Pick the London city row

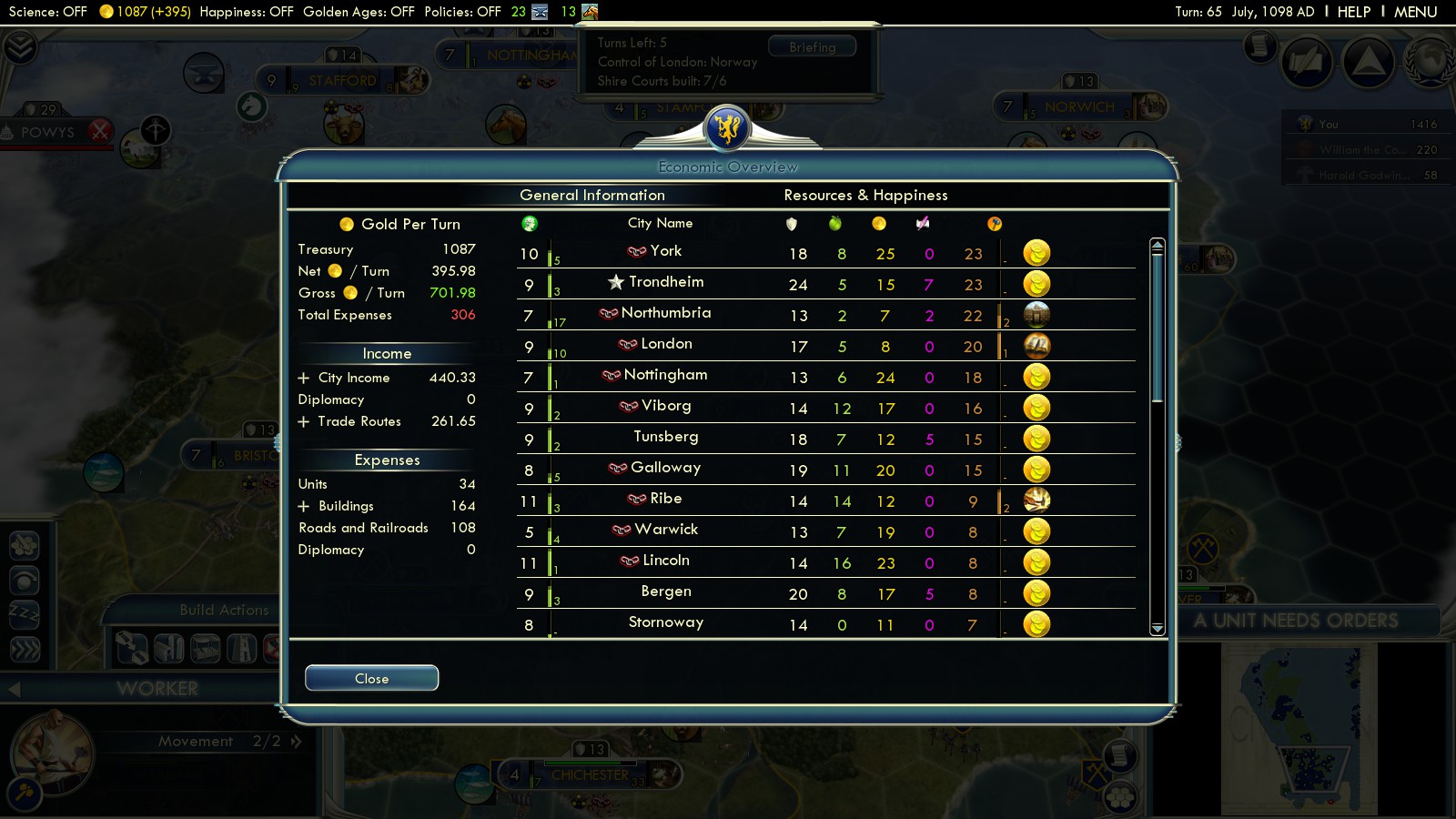point(665,344)
